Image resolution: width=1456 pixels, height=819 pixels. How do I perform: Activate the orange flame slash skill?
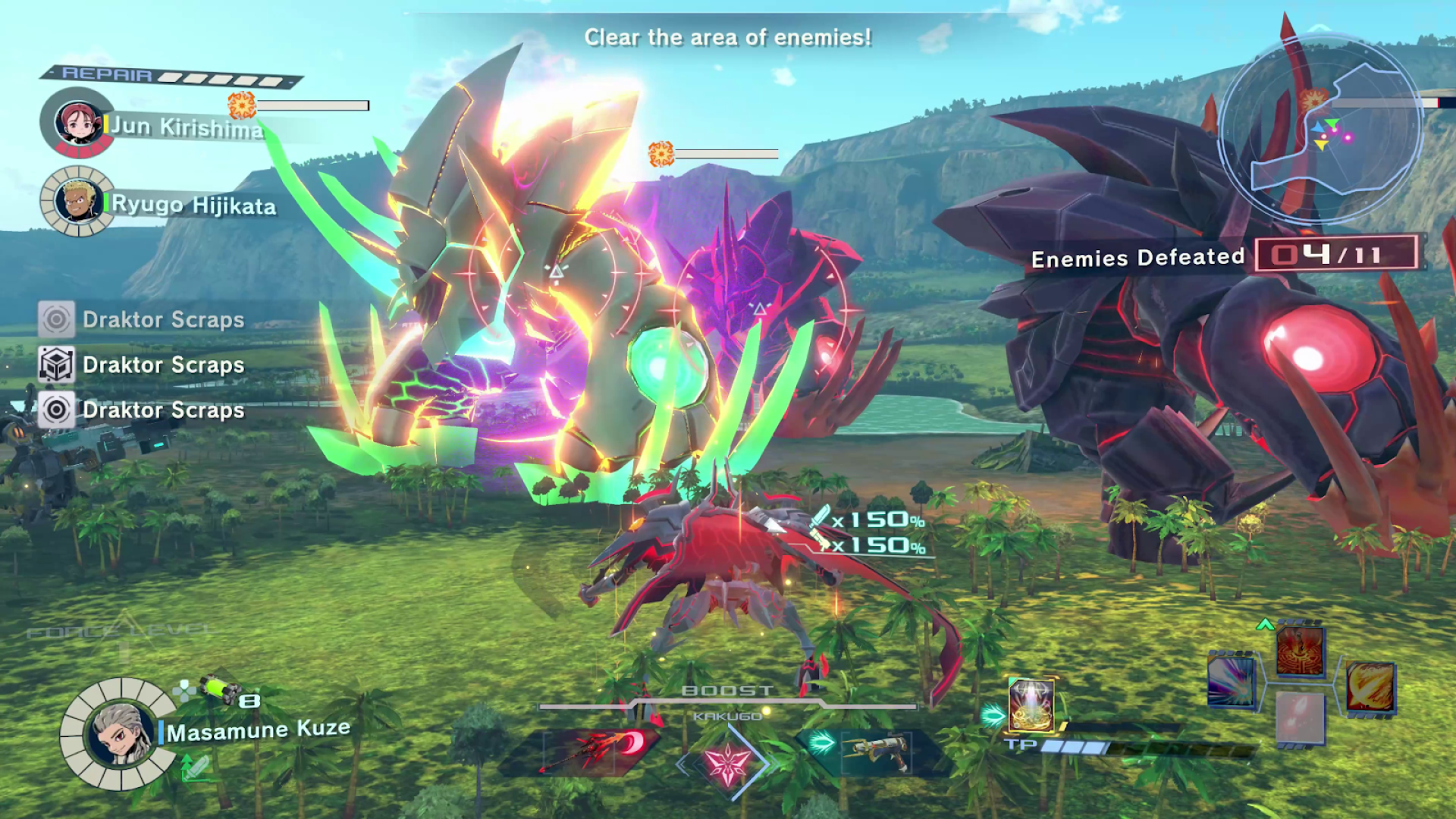point(1370,687)
